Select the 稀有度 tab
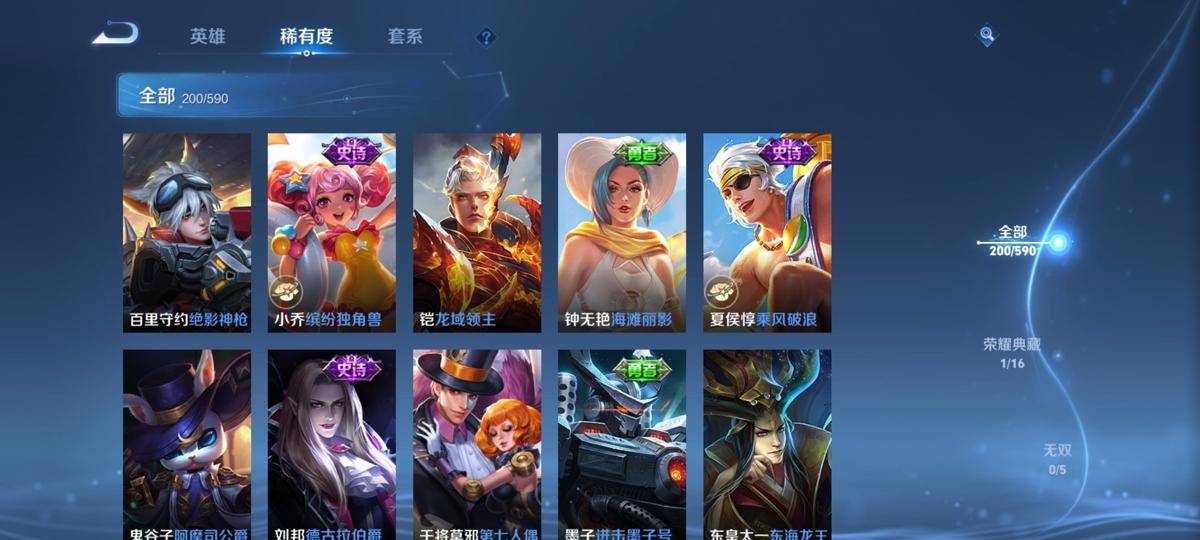The width and height of the screenshot is (1200, 540). 306,37
